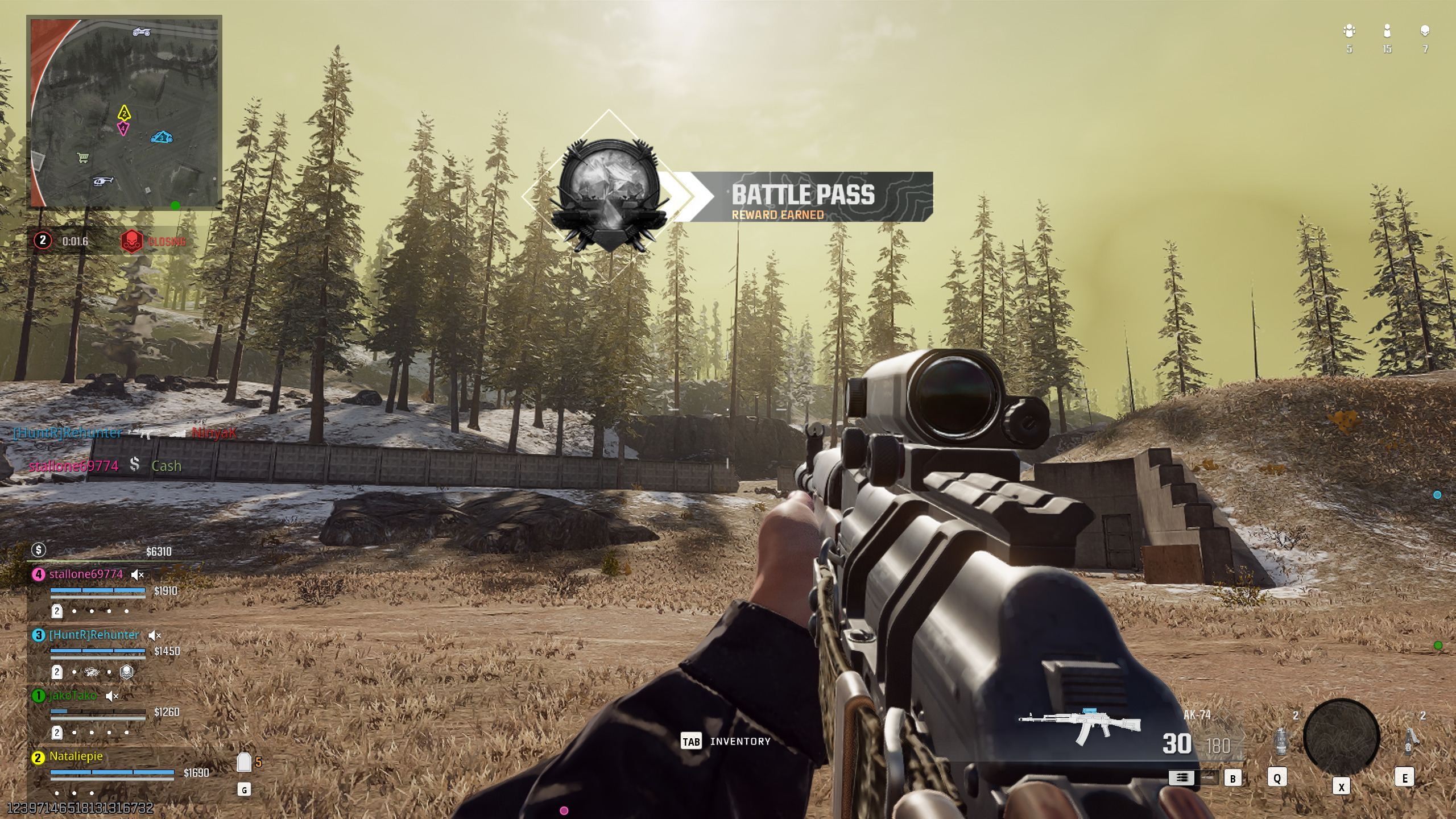
Task: Select squad member [HuntR]Rehunter
Action: pos(94,635)
